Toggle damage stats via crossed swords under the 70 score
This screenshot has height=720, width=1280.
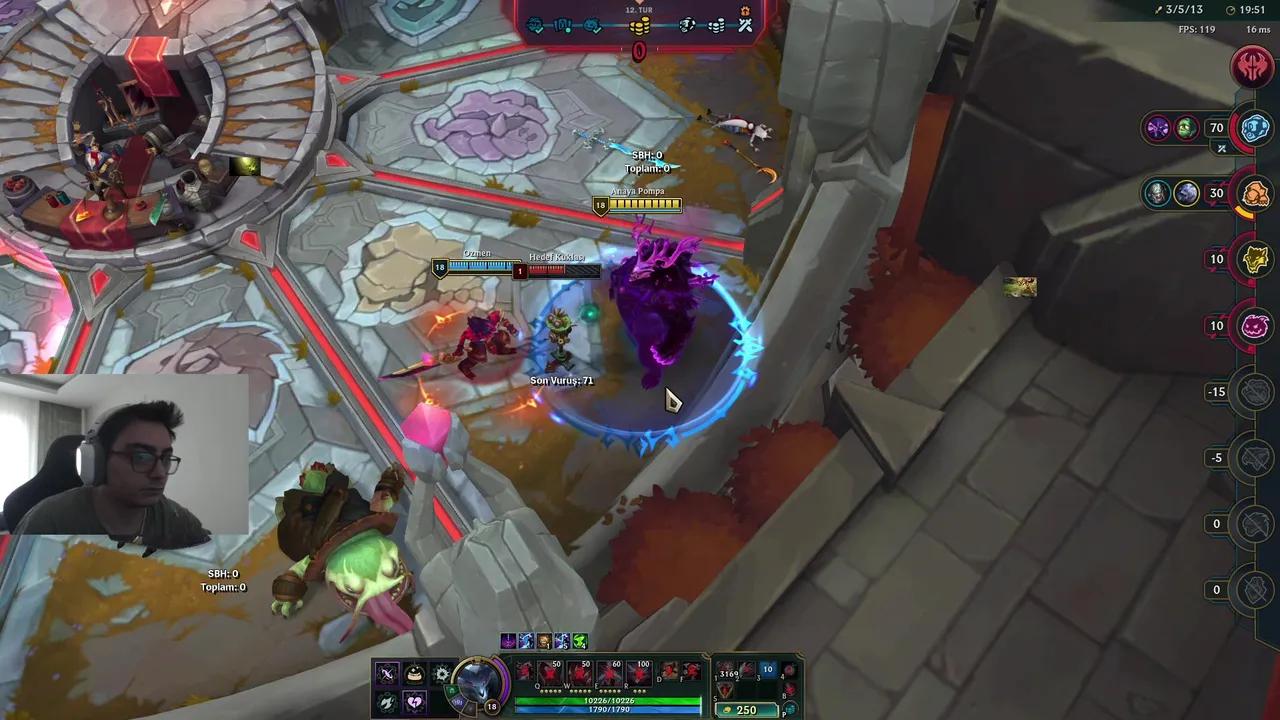click(x=1221, y=148)
